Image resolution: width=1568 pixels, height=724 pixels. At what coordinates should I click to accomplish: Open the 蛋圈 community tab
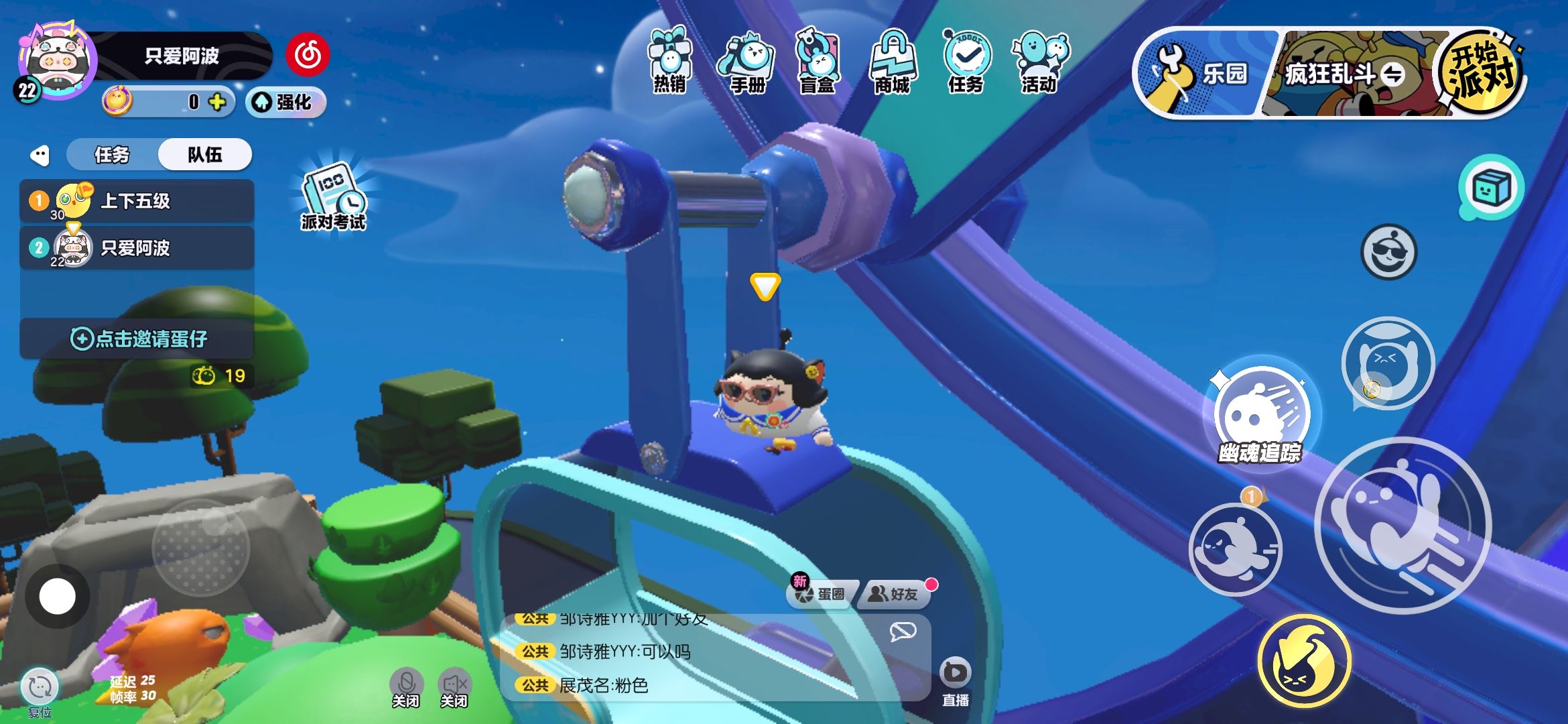[822, 594]
